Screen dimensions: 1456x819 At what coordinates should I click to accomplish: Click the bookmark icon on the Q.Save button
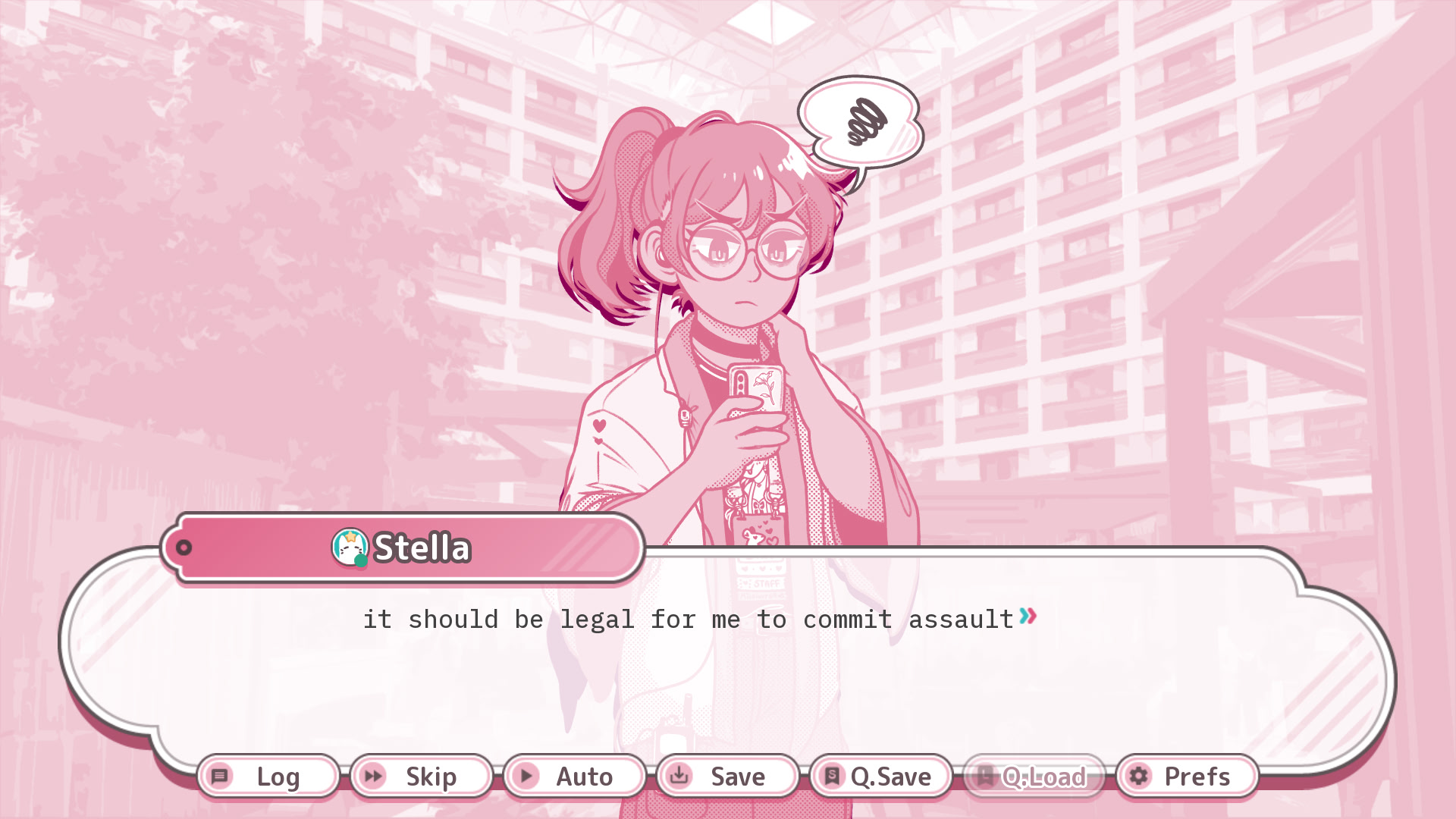832,777
